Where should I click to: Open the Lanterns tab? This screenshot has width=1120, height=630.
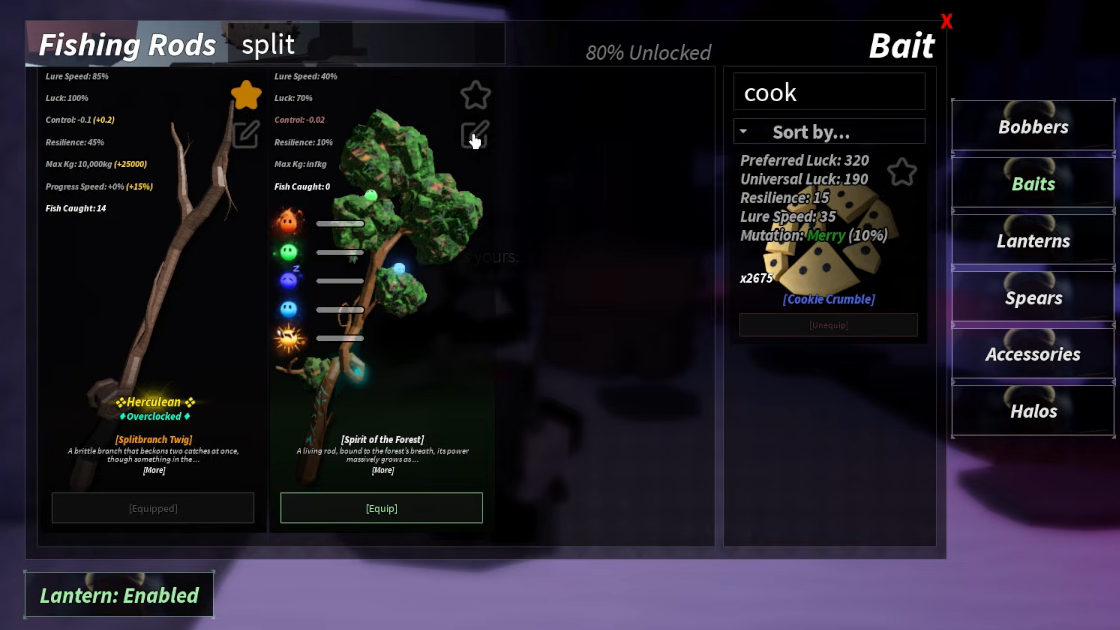[1033, 241]
